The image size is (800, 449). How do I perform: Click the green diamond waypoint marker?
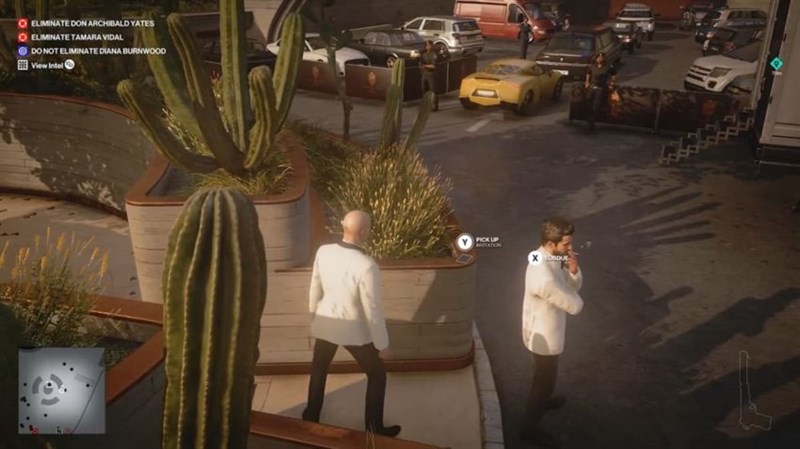click(776, 63)
